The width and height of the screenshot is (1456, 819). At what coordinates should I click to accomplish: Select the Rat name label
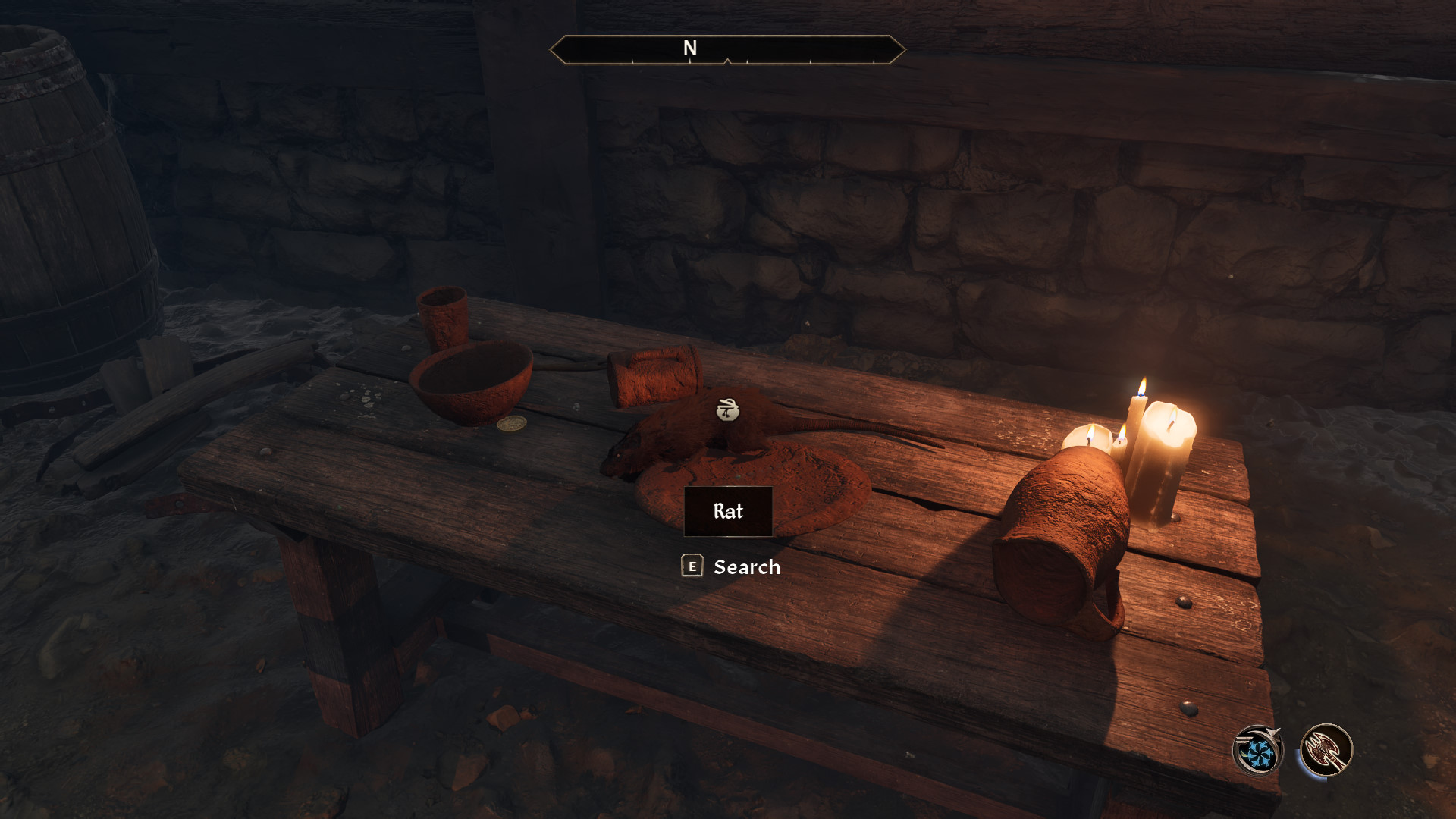click(728, 511)
